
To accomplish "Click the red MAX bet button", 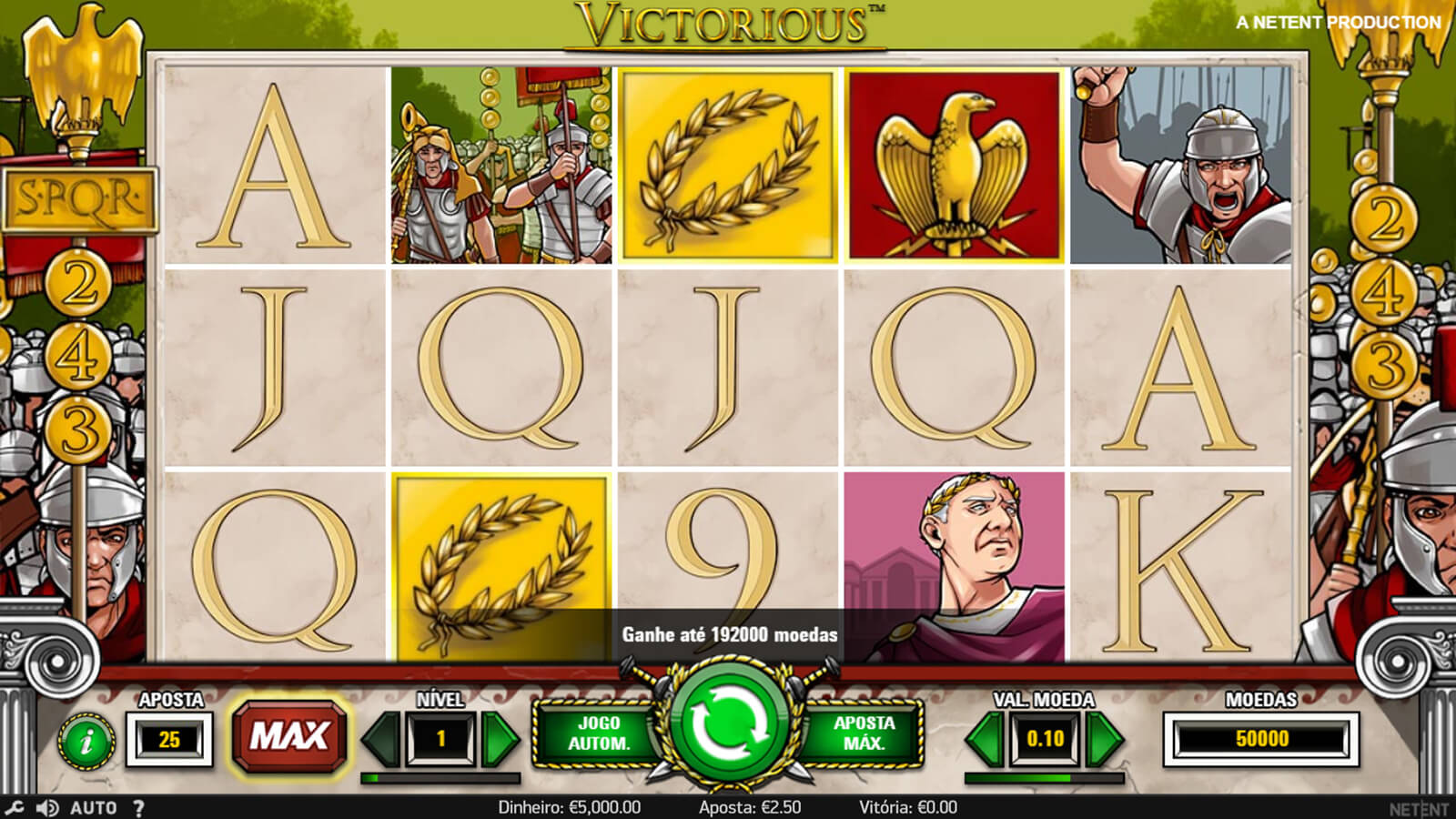I will click(288, 735).
